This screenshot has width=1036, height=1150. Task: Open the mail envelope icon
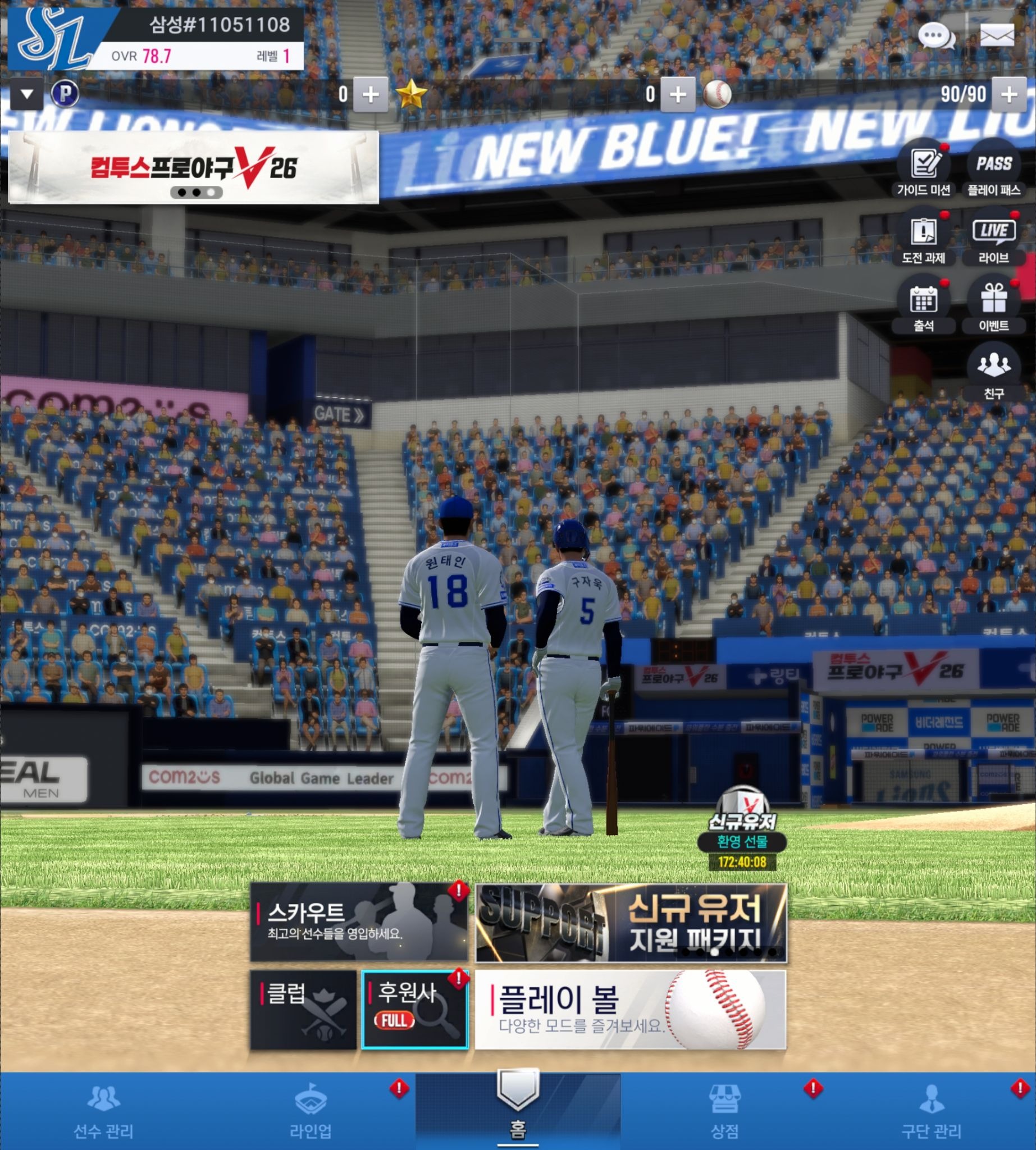(997, 36)
